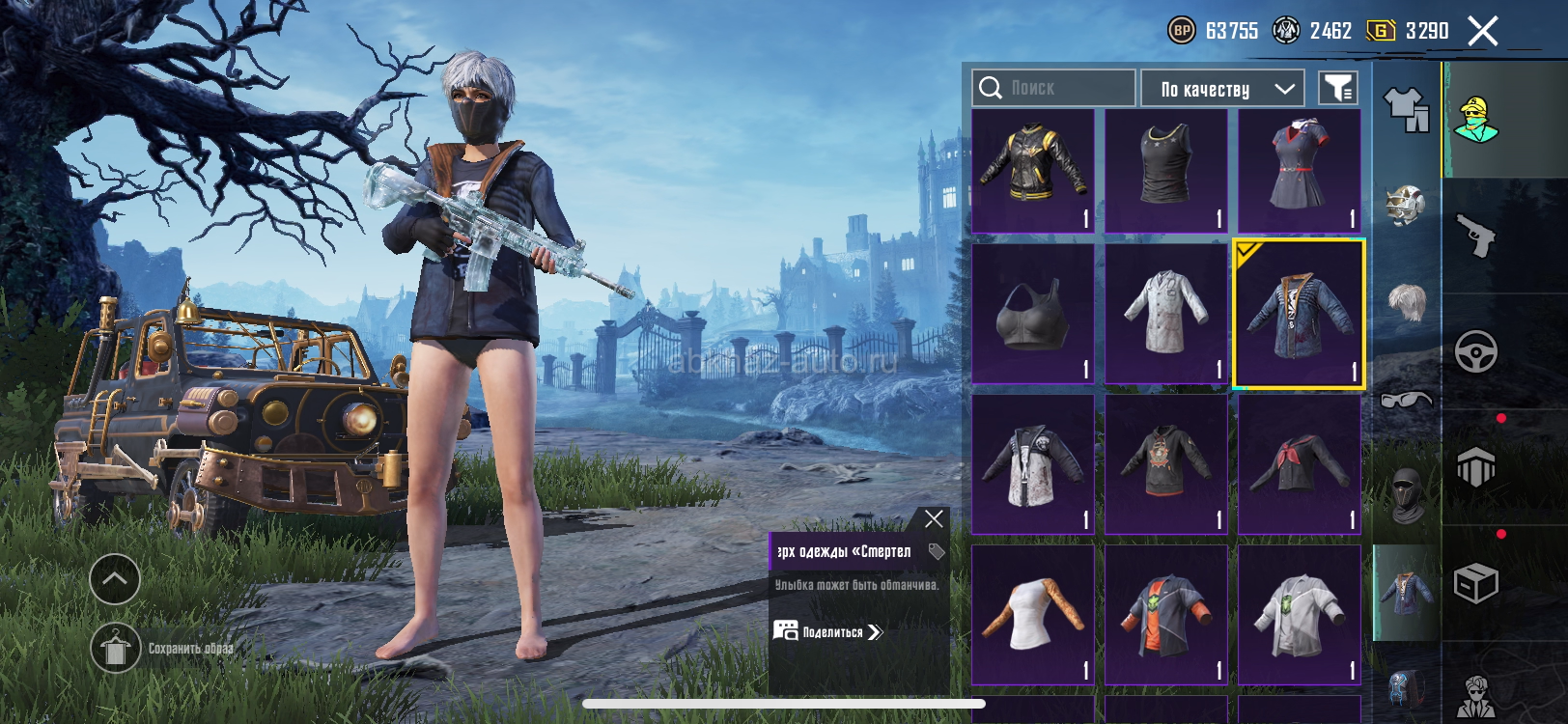Open the face mask category
The width and height of the screenshot is (1568, 724).
click(1406, 494)
